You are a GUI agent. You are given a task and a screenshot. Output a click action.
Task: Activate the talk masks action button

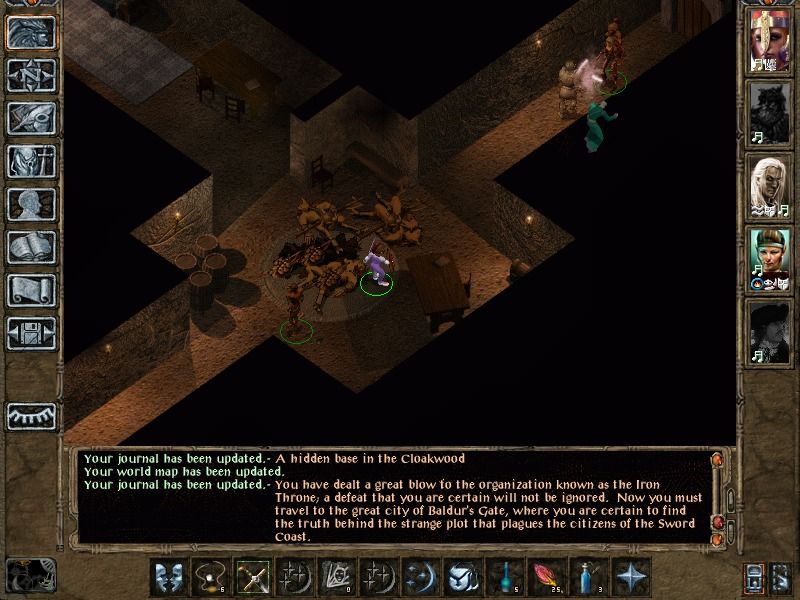168,577
